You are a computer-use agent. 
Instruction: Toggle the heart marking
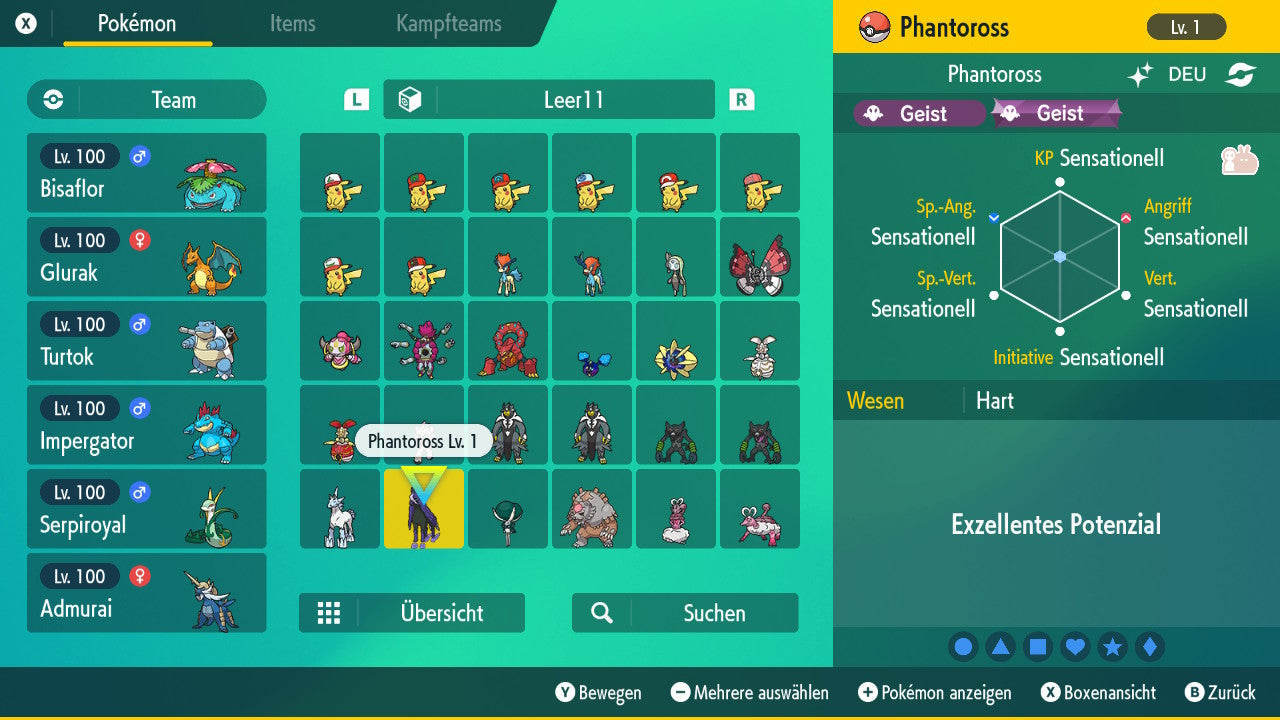(1075, 646)
